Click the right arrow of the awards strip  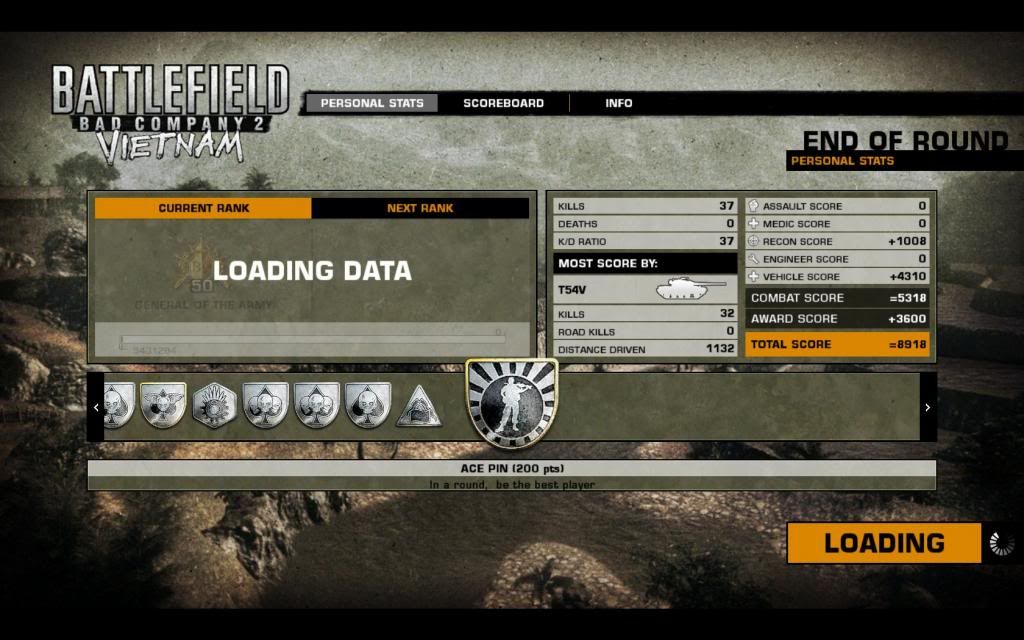click(927, 407)
